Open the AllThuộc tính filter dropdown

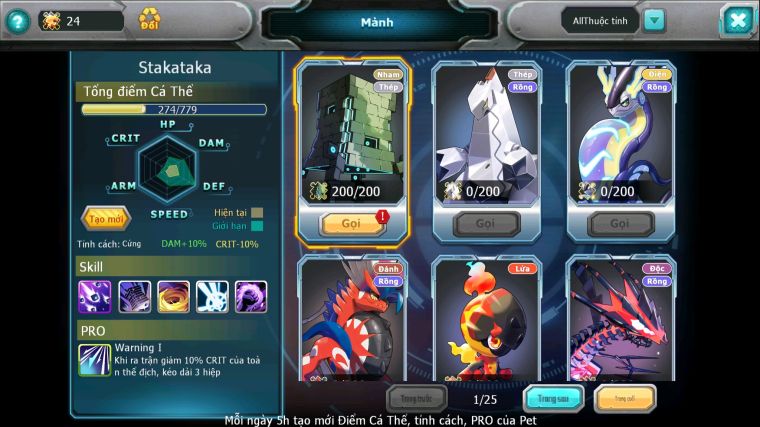tap(654, 20)
